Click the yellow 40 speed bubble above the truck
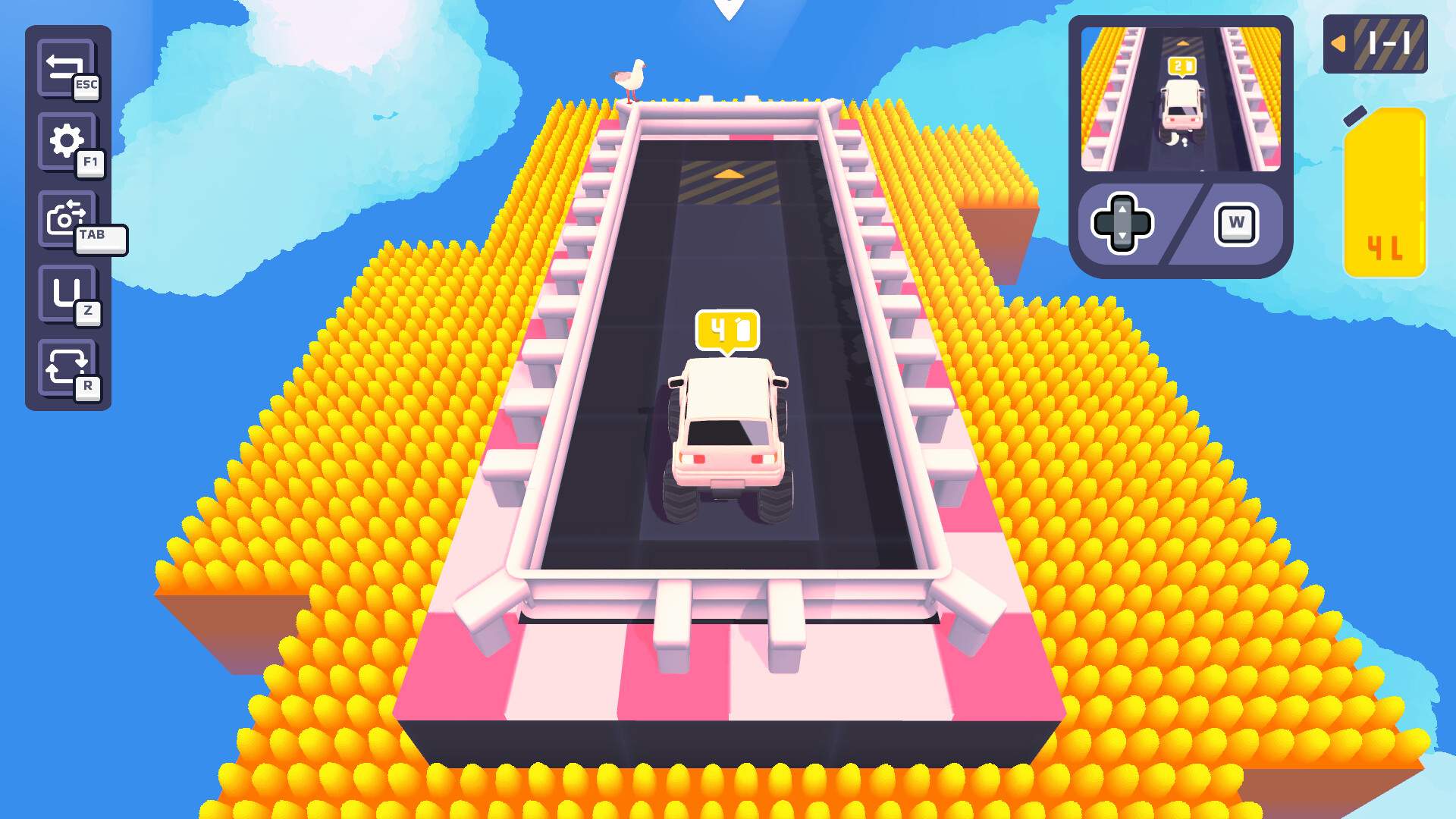 [x=726, y=328]
